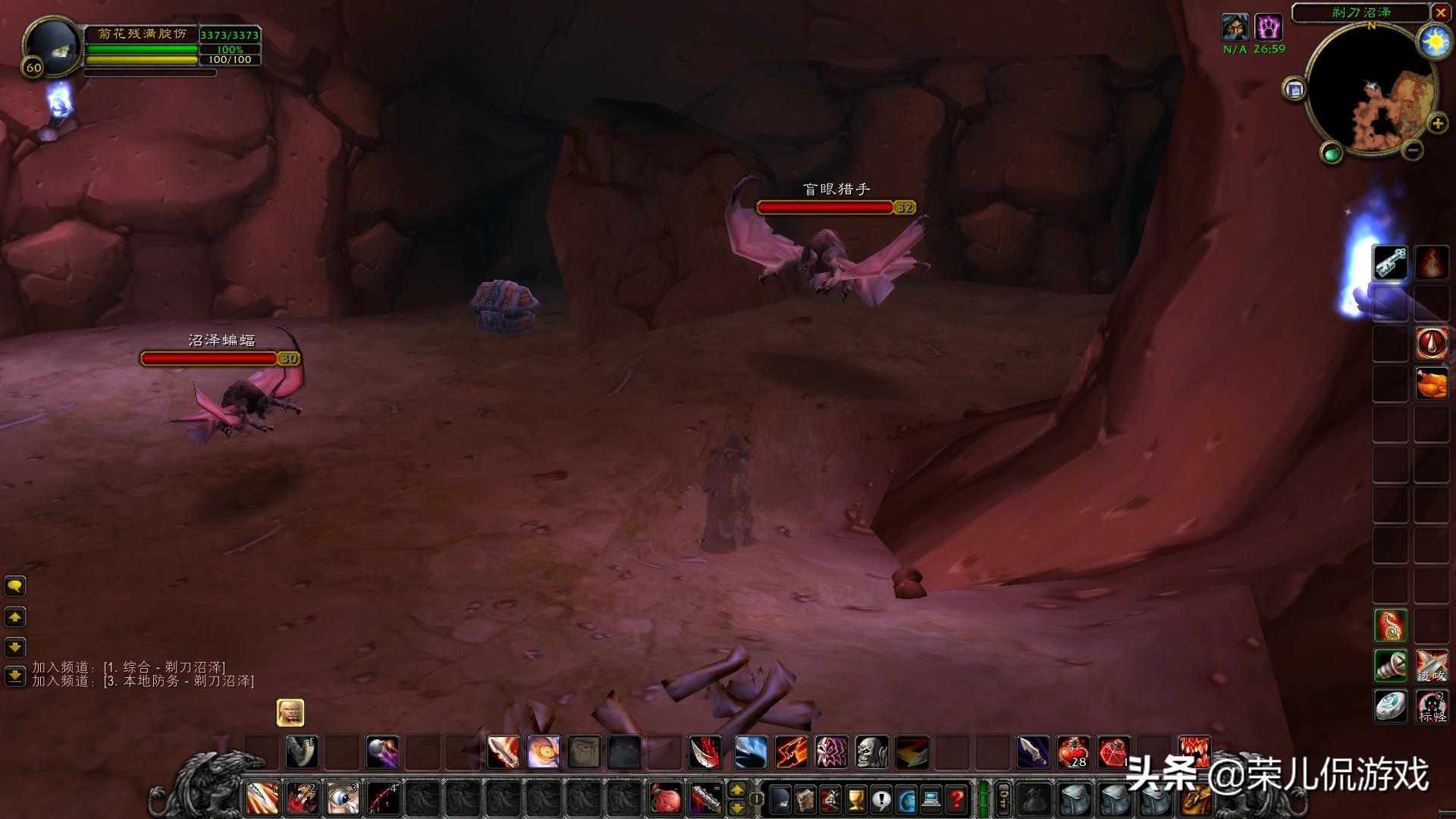Open the chat bubble menu button
The image size is (1456, 819).
(15, 586)
